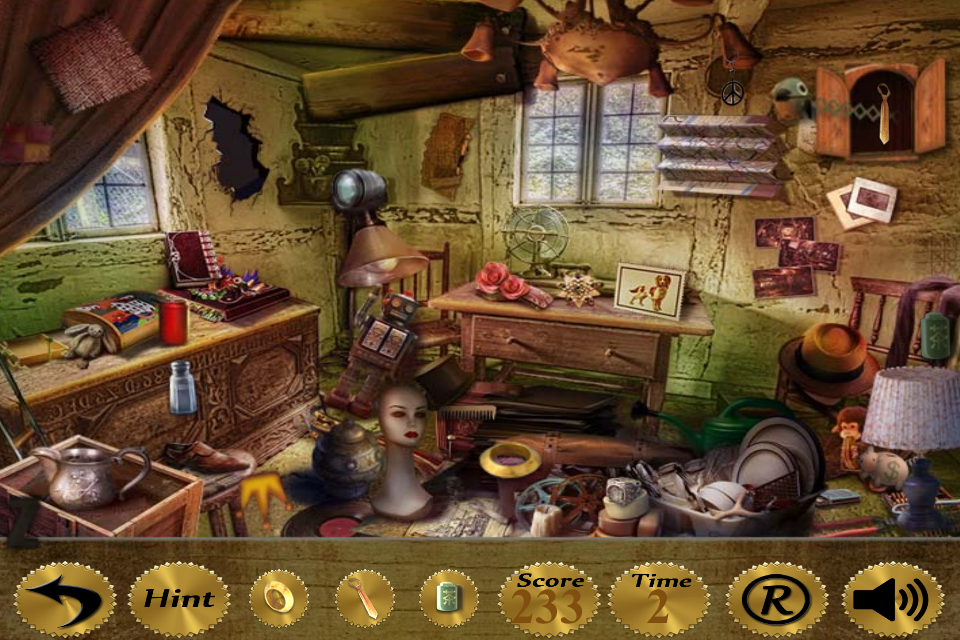Go back using the arrow button
960x640 pixels.
[x=65, y=600]
